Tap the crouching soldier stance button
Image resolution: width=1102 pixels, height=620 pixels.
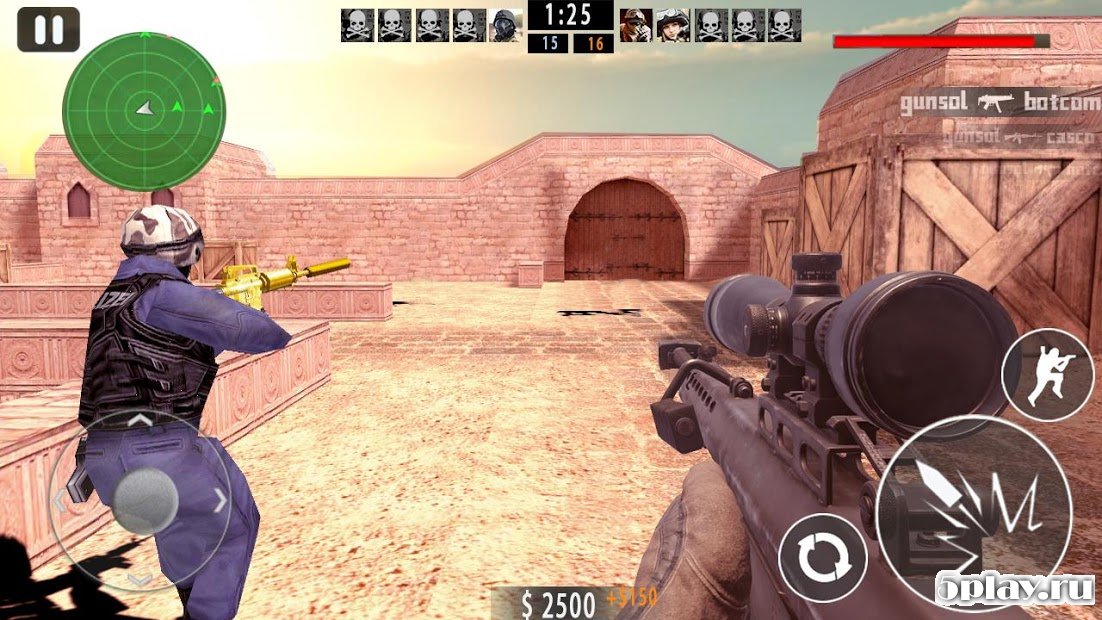[x=1047, y=374]
